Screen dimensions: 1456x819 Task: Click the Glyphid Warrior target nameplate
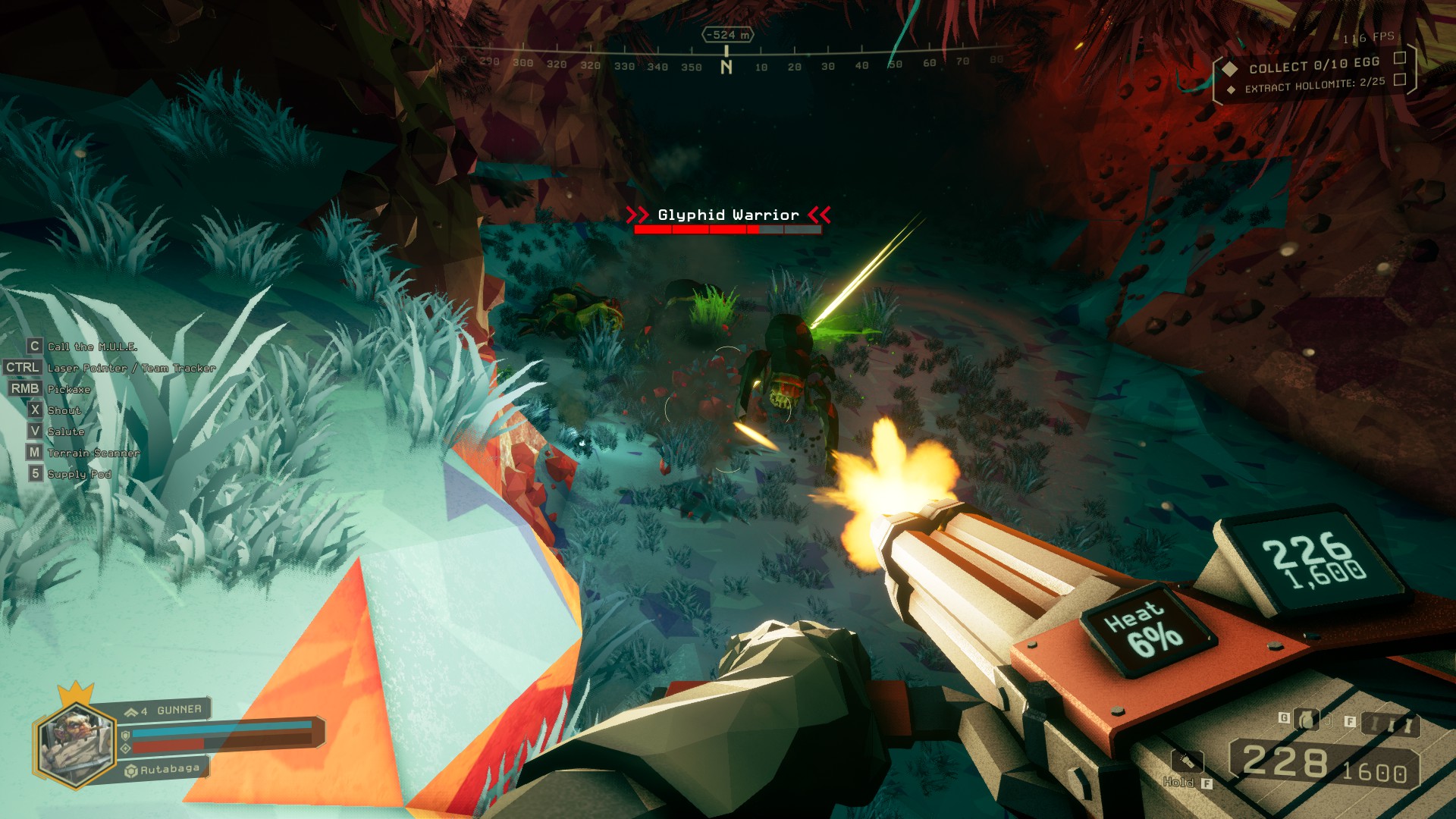728,215
